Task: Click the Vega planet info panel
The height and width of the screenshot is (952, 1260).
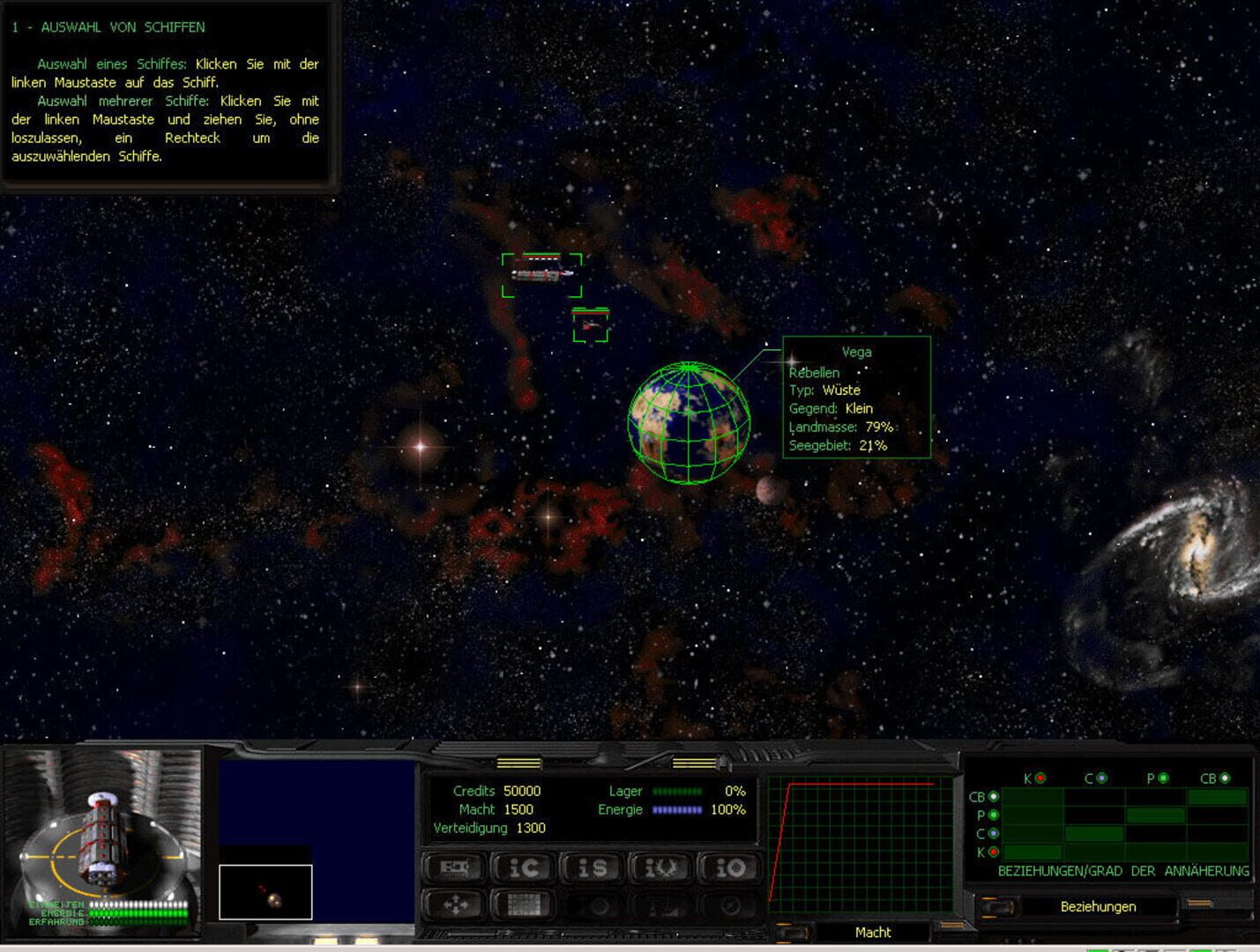Action: tap(857, 399)
